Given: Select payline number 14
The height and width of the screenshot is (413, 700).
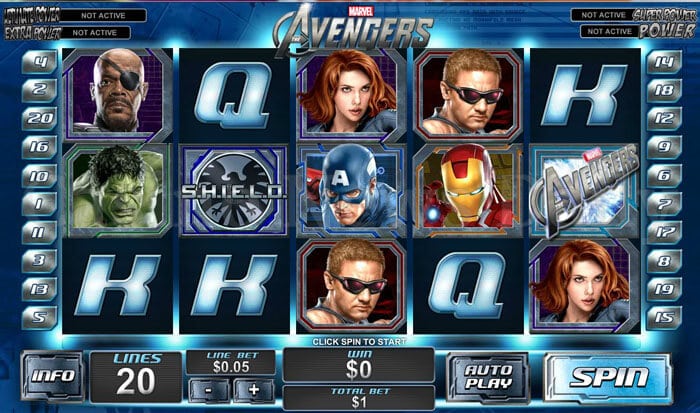Looking at the screenshot, I should 661,60.
